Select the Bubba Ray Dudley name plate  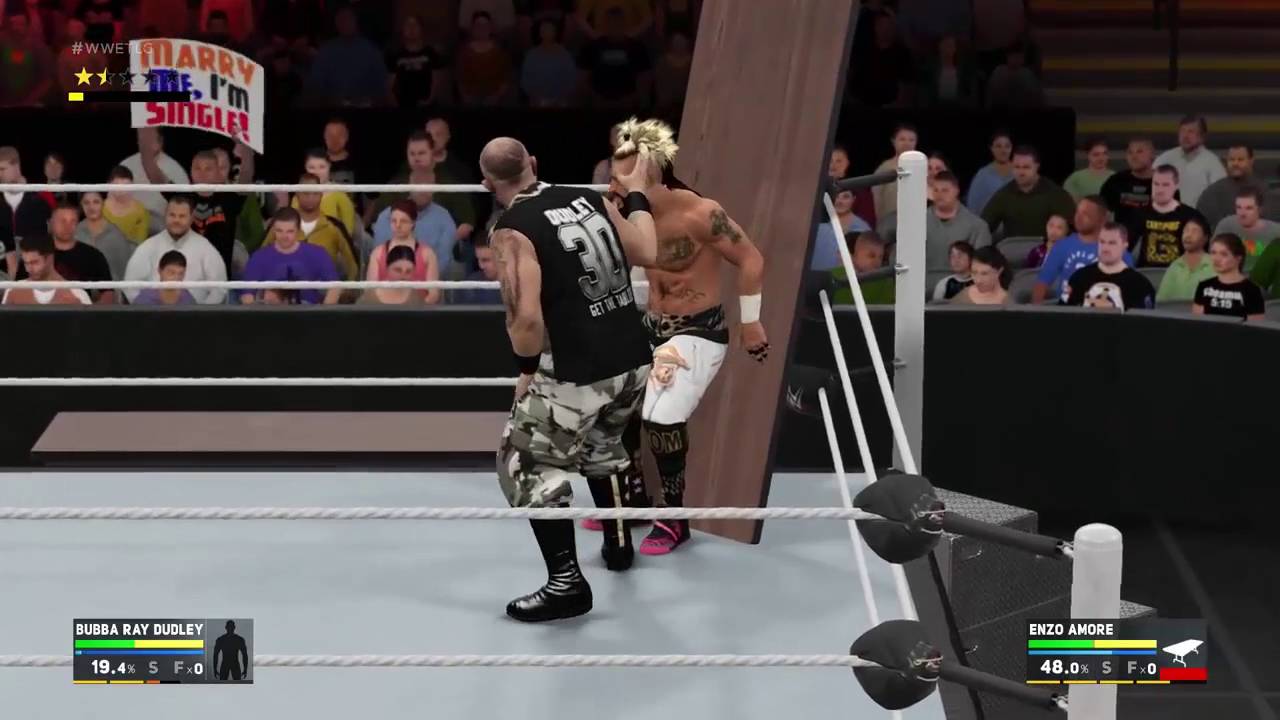[139, 629]
